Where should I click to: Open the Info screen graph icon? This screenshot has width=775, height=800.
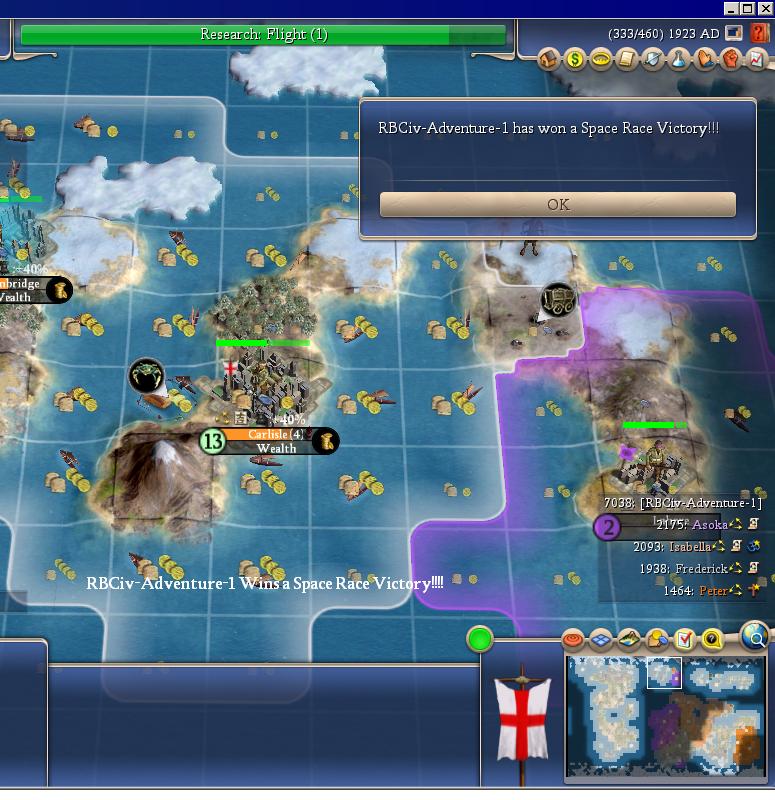pos(757,60)
